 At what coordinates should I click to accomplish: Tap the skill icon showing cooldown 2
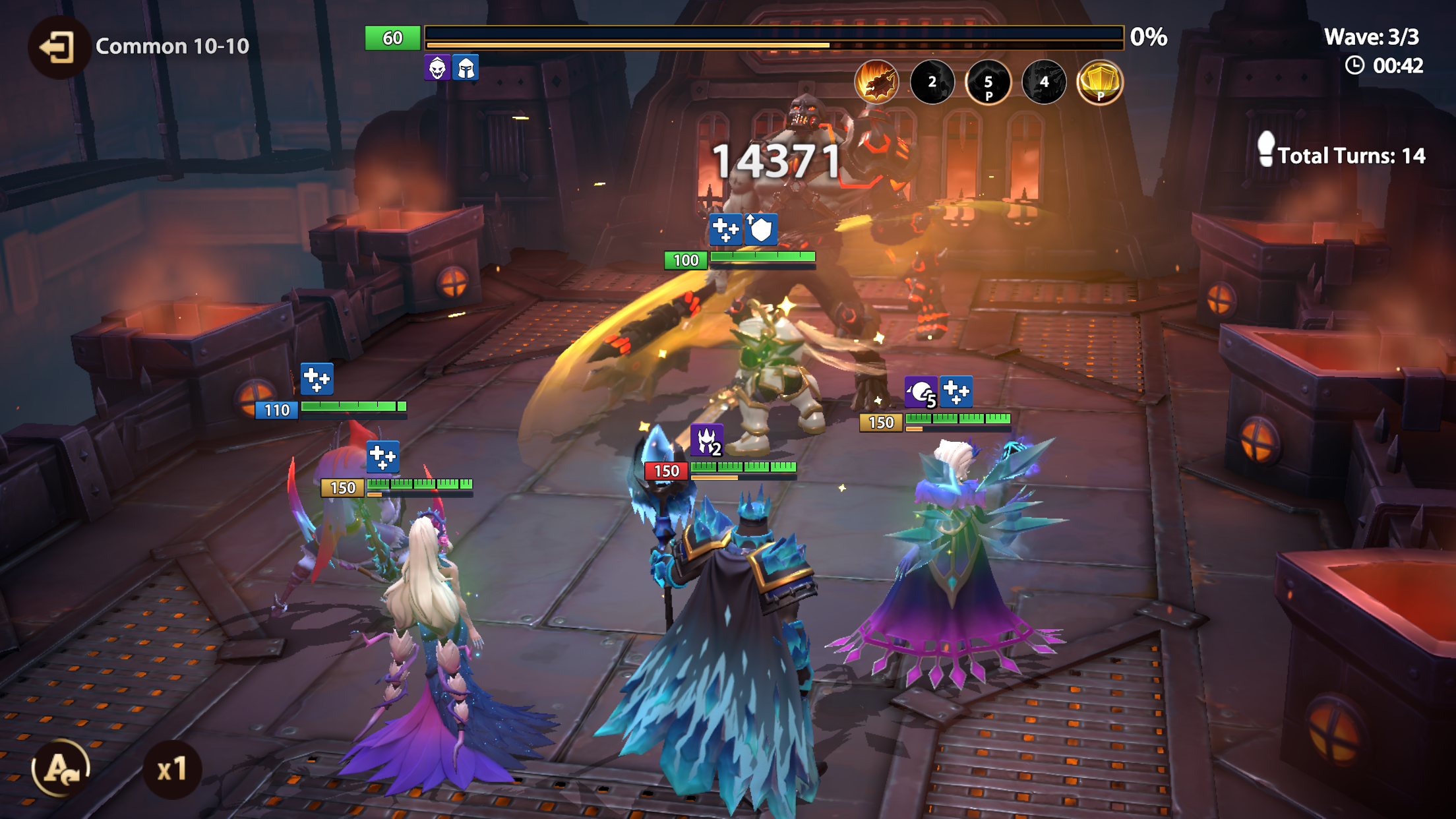tap(932, 82)
